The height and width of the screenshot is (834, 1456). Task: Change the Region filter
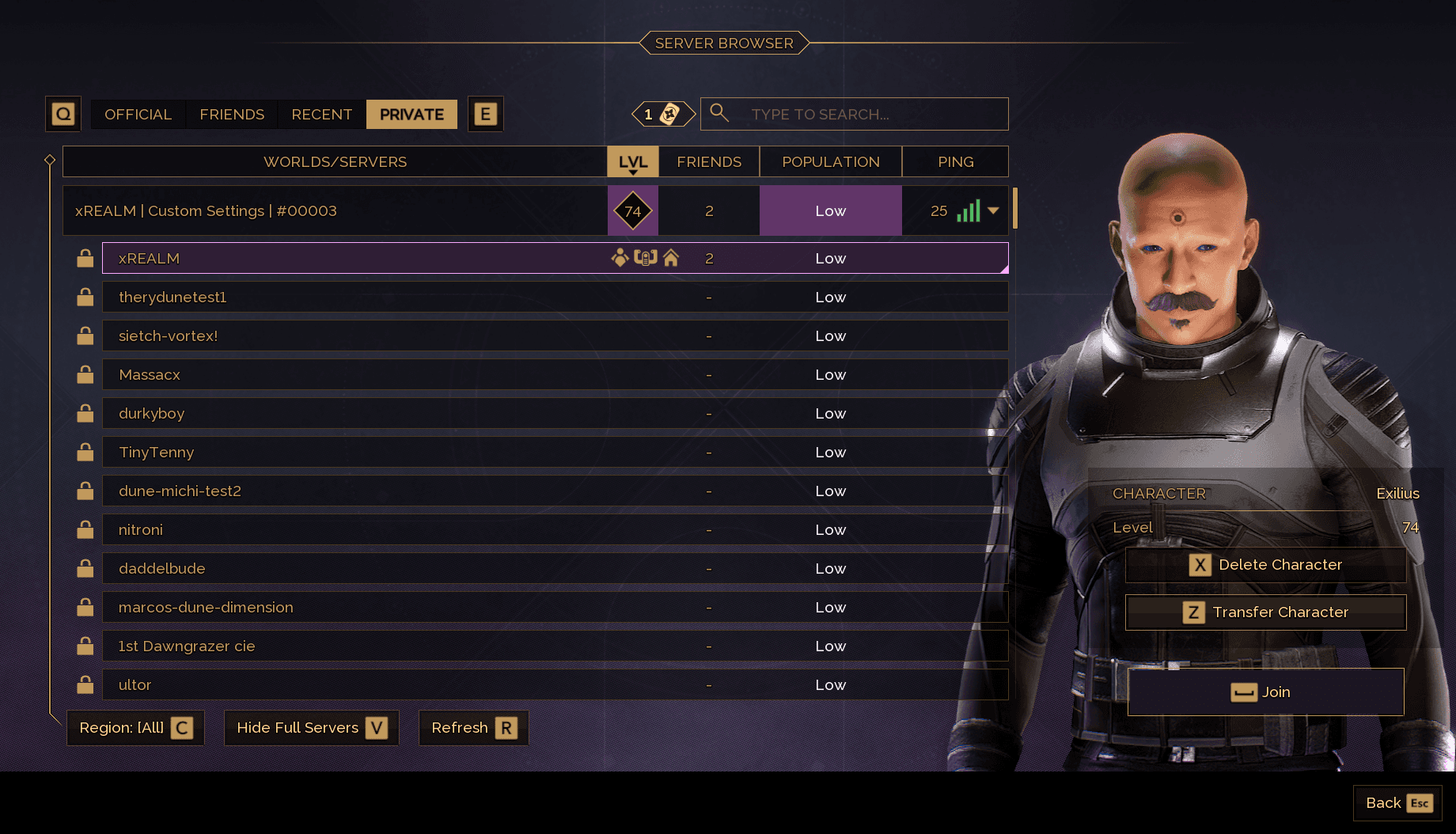click(x=135, y=728)
